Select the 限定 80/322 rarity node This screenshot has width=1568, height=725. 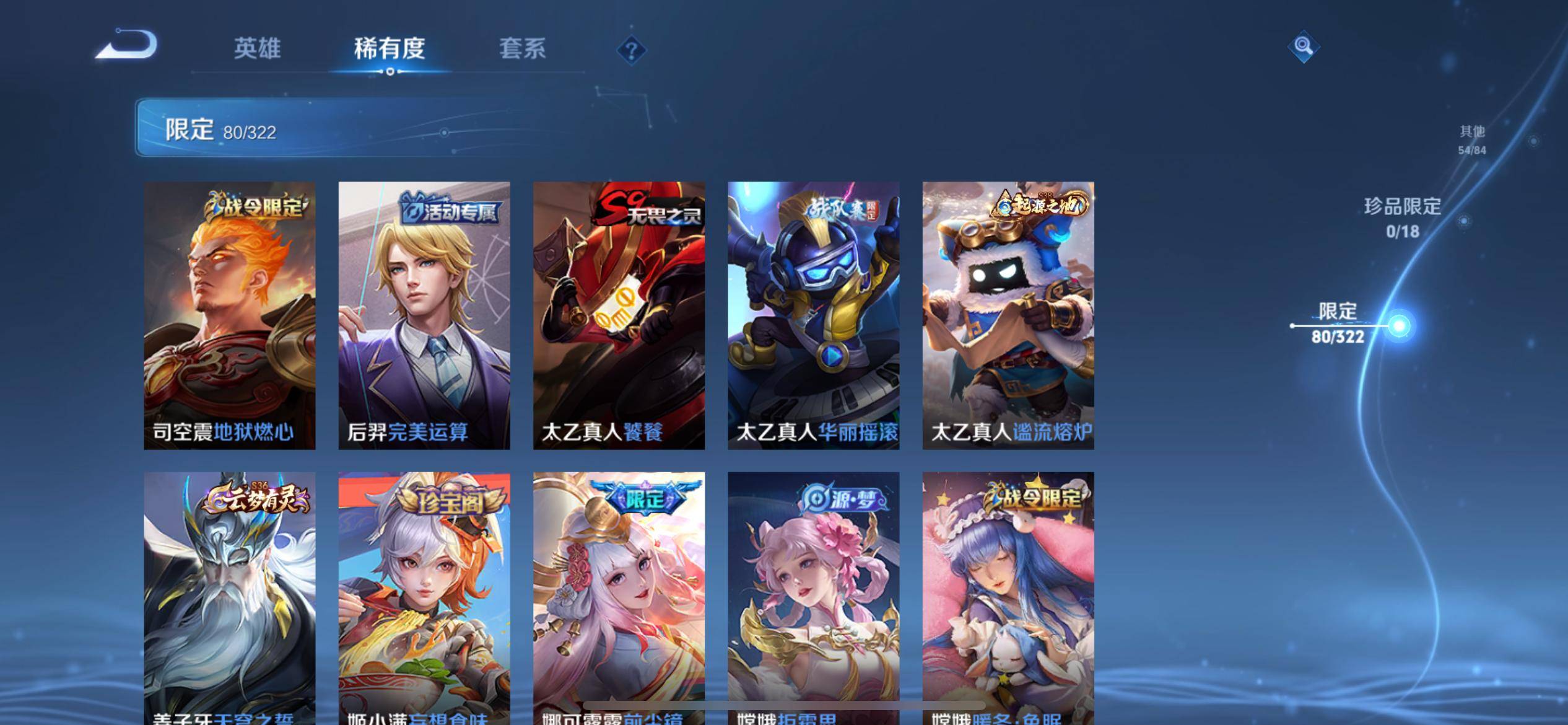(x=1338, y=323)
